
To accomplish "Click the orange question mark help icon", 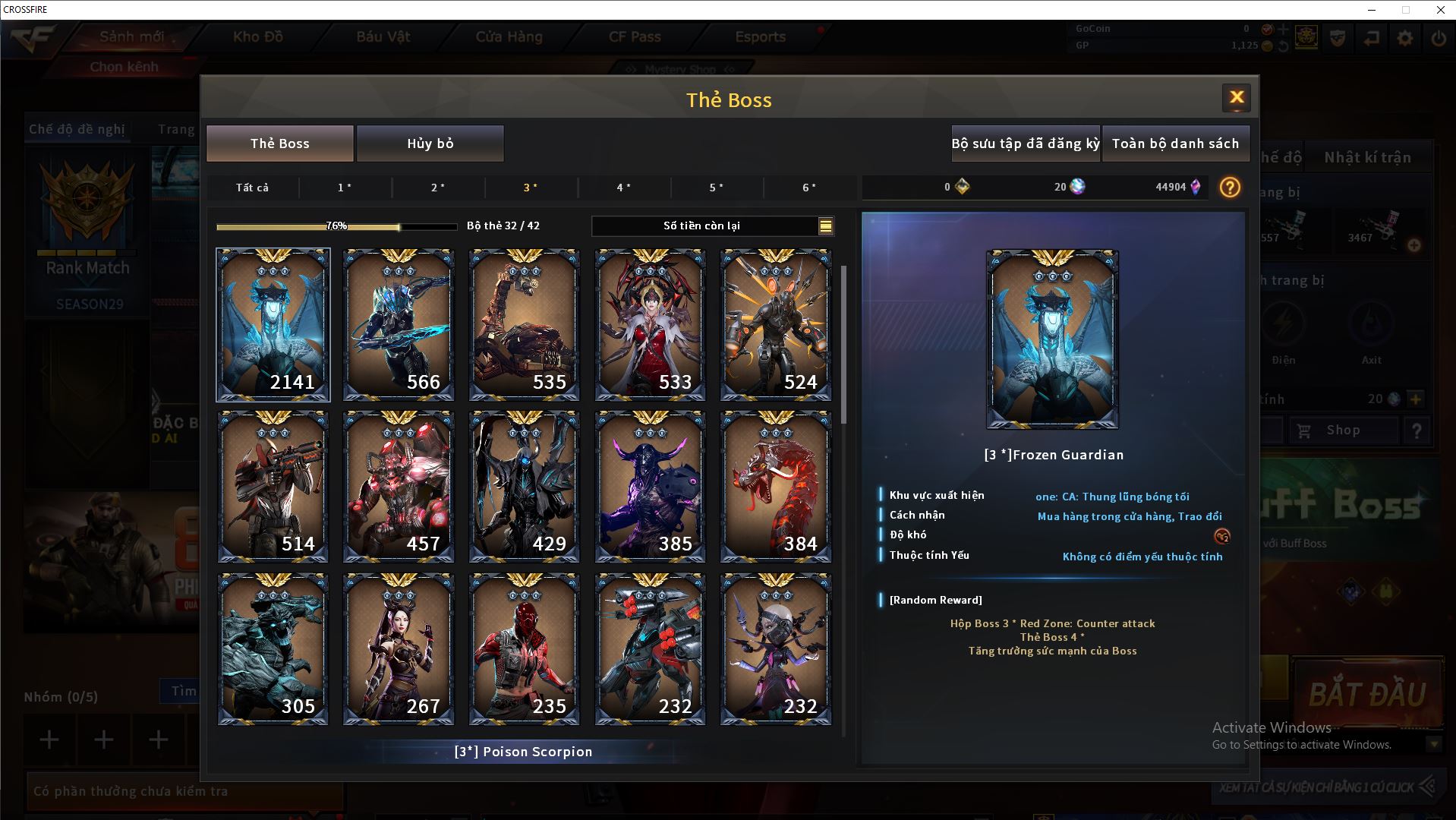I will (x=1229, y=188).
